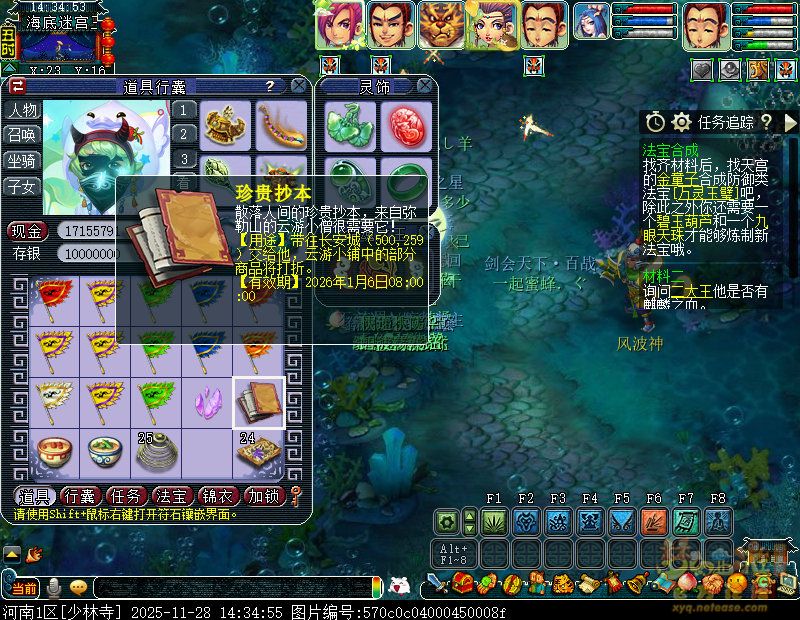Show the 子女 children tab
800x620 pixels.
22,187
